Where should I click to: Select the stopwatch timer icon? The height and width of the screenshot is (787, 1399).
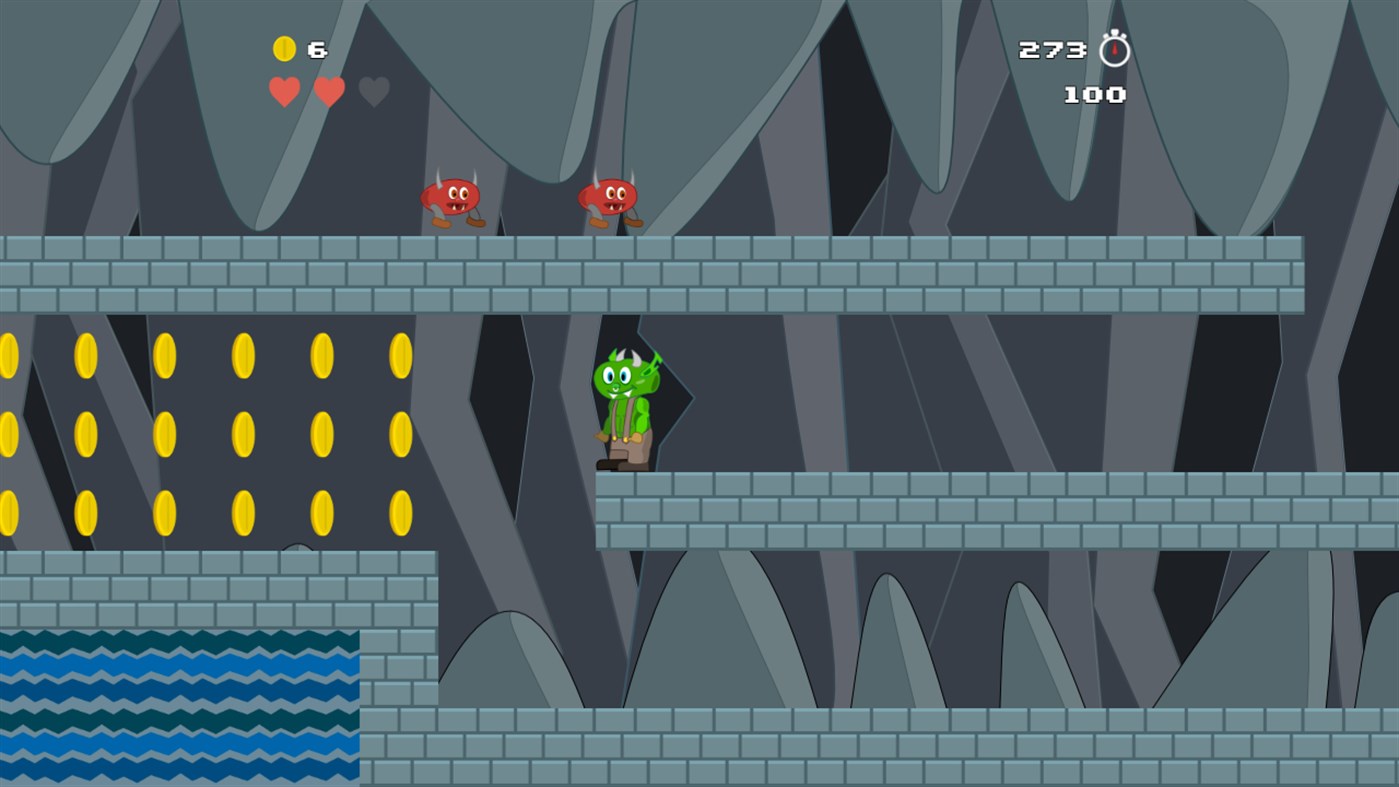[1113, 46]
